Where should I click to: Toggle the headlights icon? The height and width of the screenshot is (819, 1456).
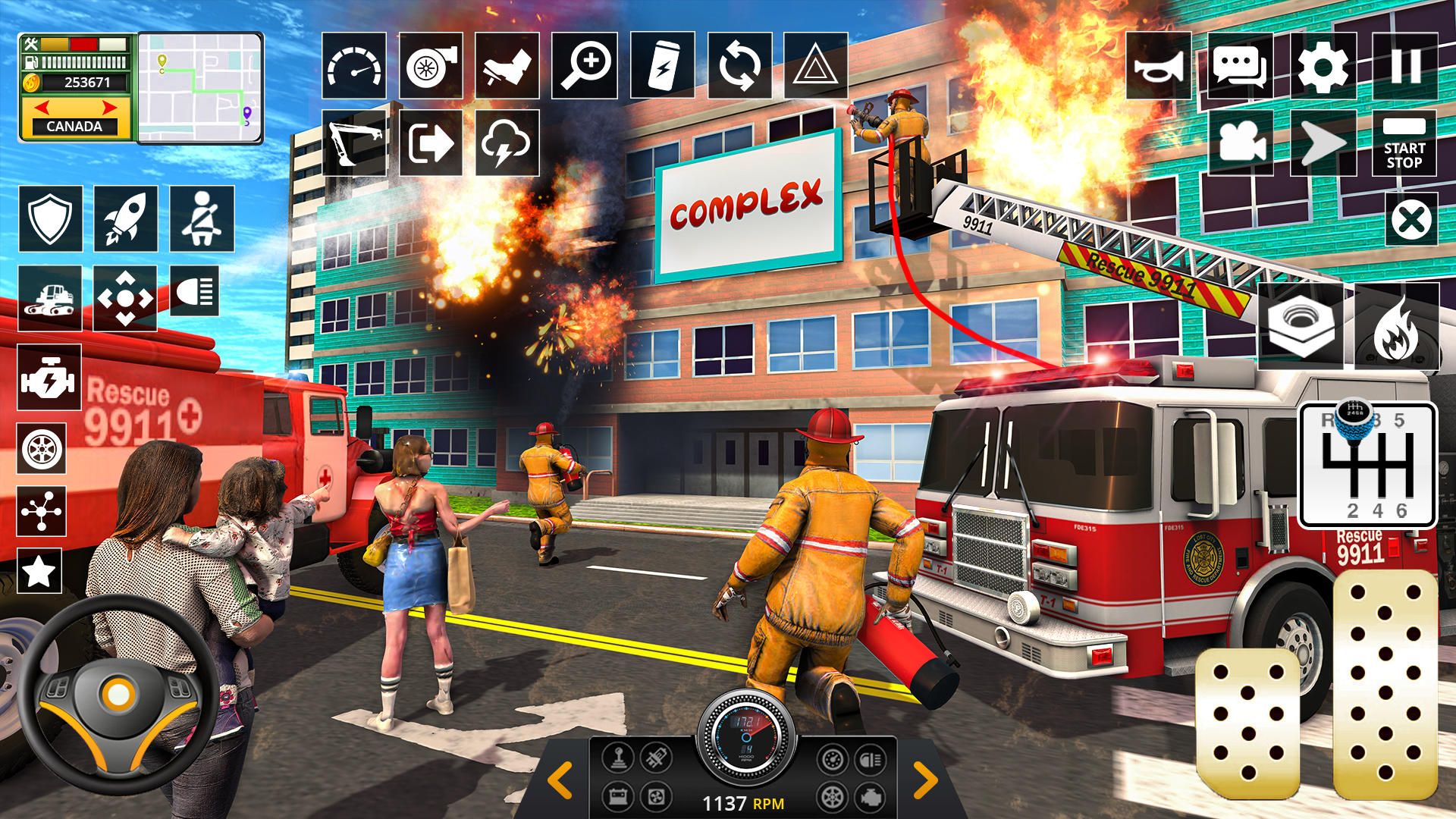point(195,291)
